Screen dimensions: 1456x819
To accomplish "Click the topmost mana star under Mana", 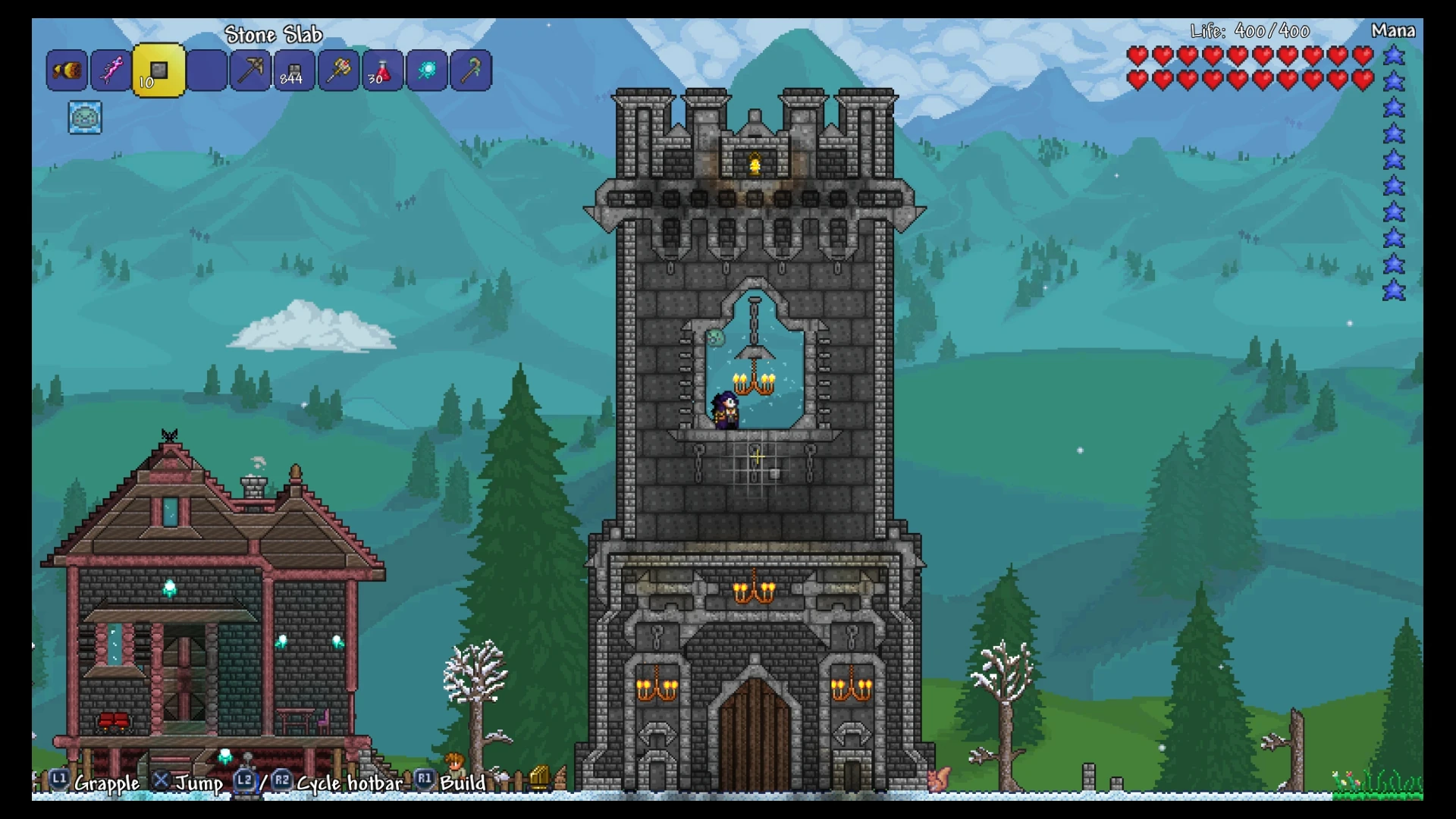I will [1394, 58].
